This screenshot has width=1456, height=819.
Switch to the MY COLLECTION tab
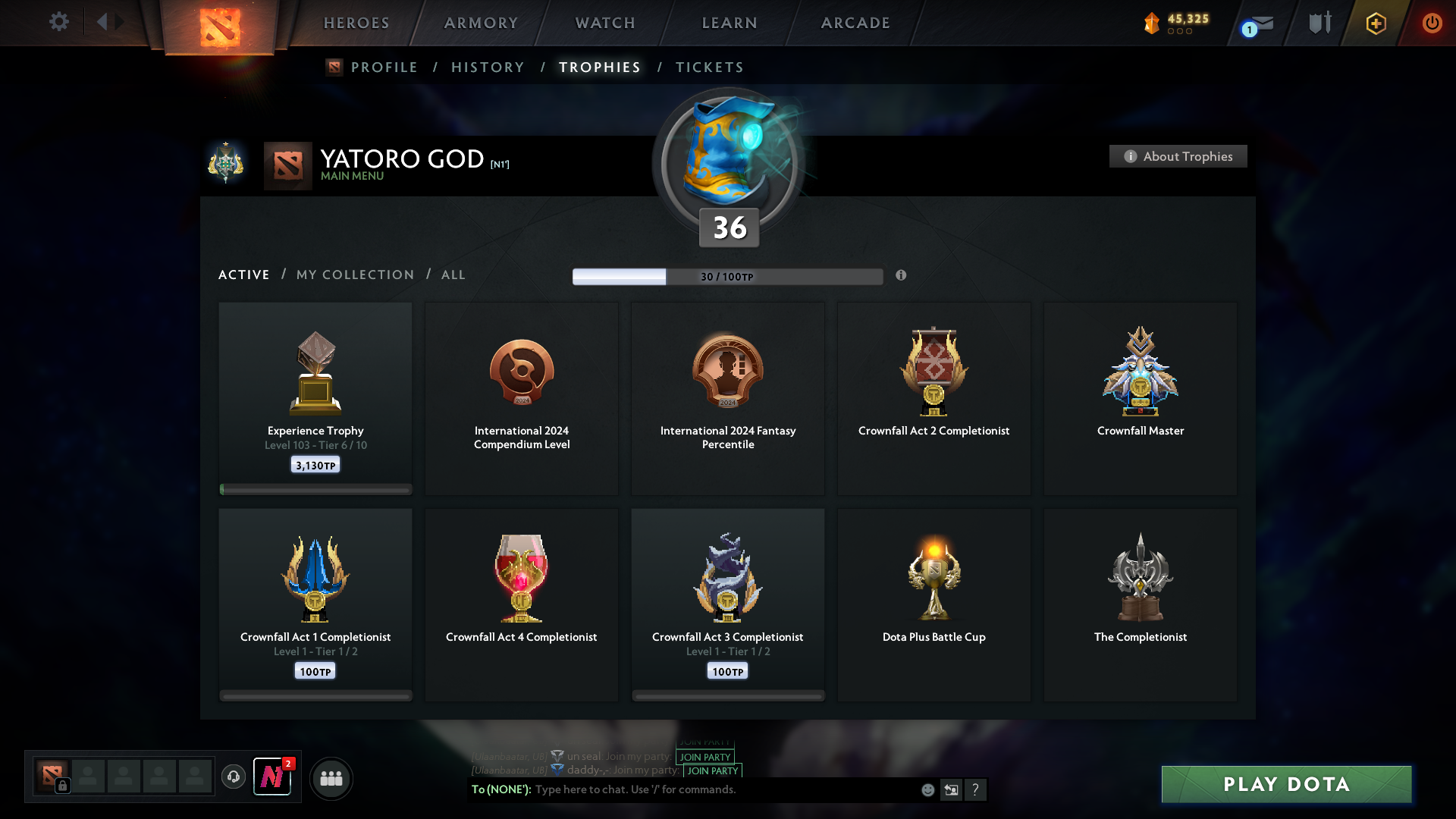(x=354, y=275)
